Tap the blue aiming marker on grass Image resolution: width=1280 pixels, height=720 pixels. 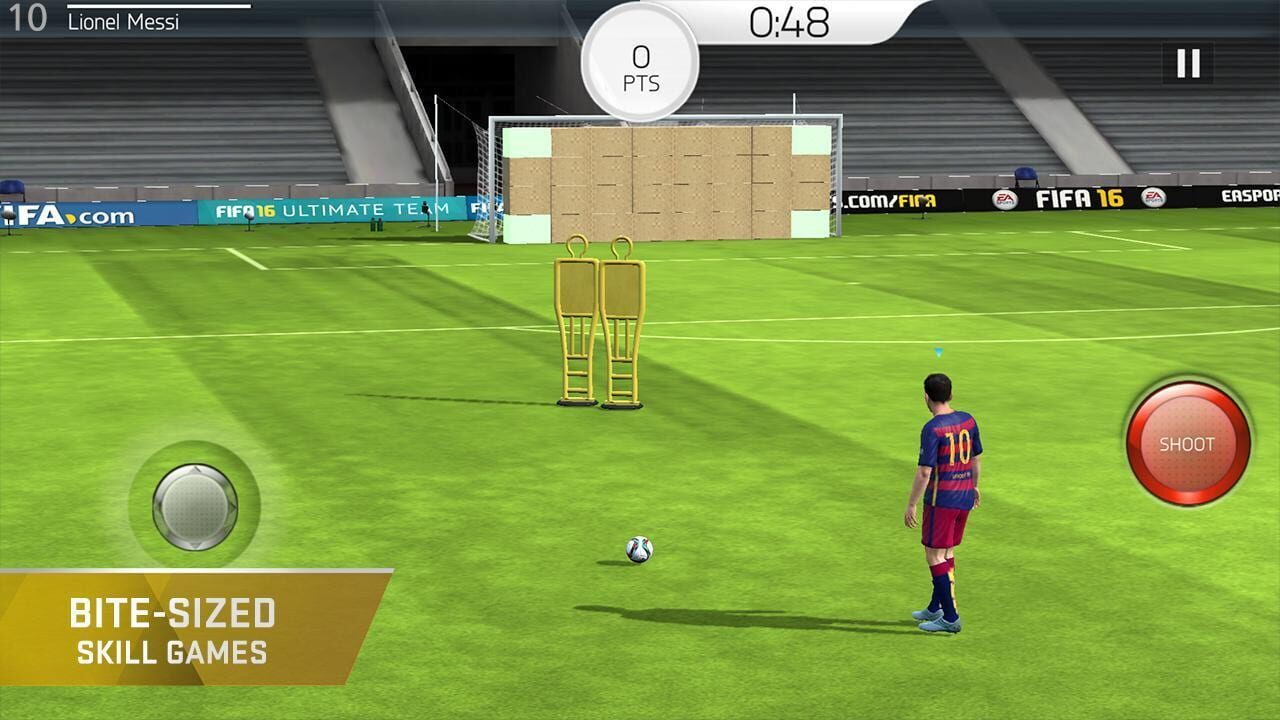(936, 350)
